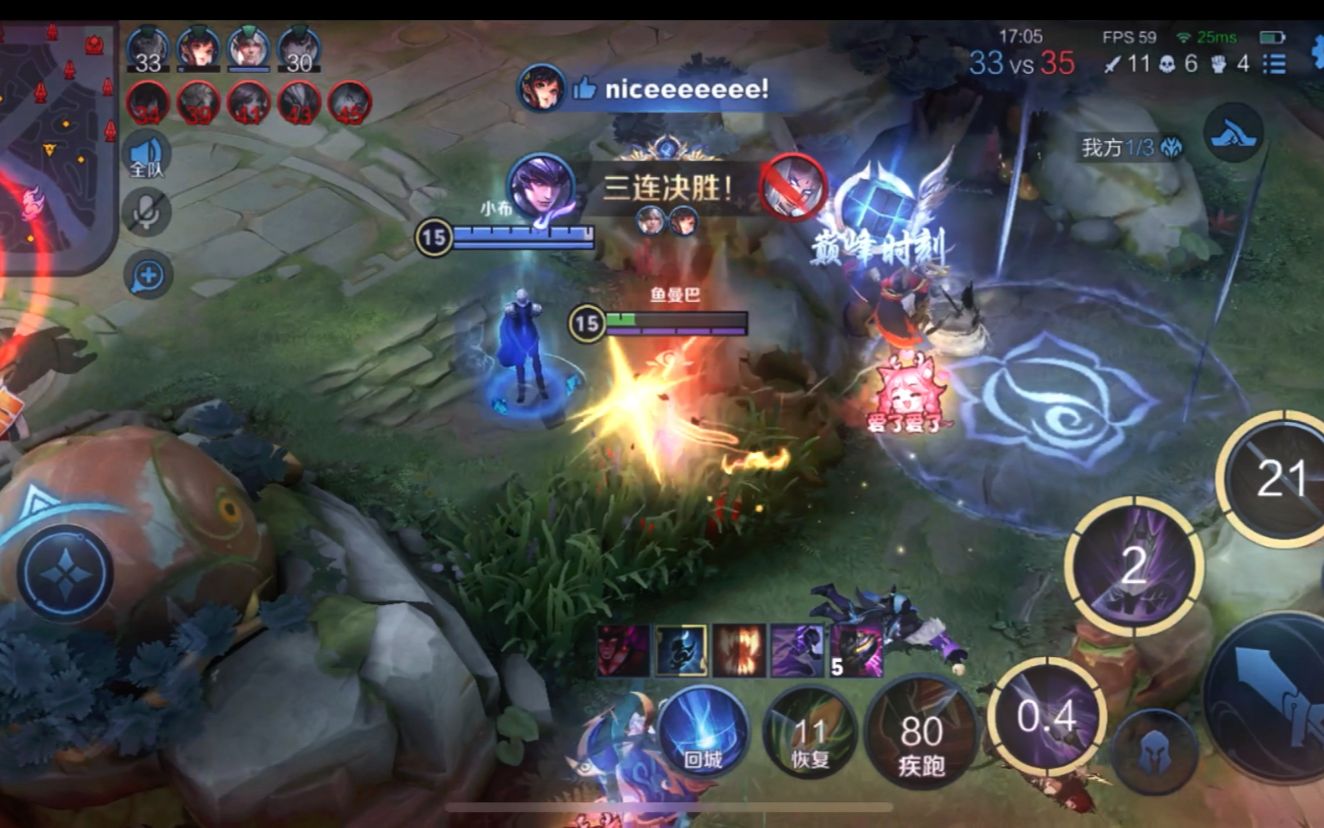Viewport: 1324px width, 828px height.
Task: Activate the 回城 recall button
Action: point(703,732)
